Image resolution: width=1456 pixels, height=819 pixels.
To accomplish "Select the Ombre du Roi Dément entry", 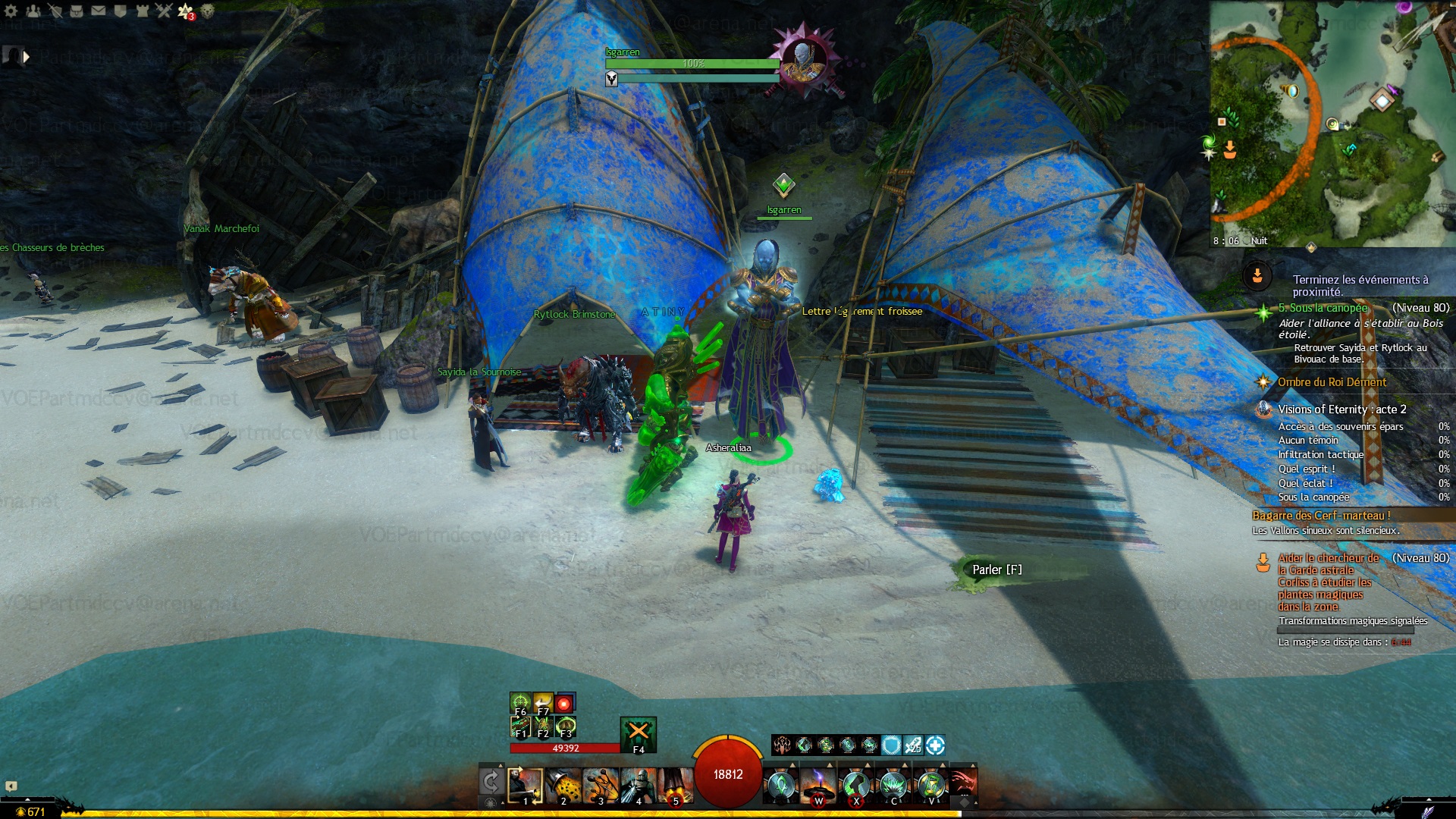I will click(x=1332, y=382).
